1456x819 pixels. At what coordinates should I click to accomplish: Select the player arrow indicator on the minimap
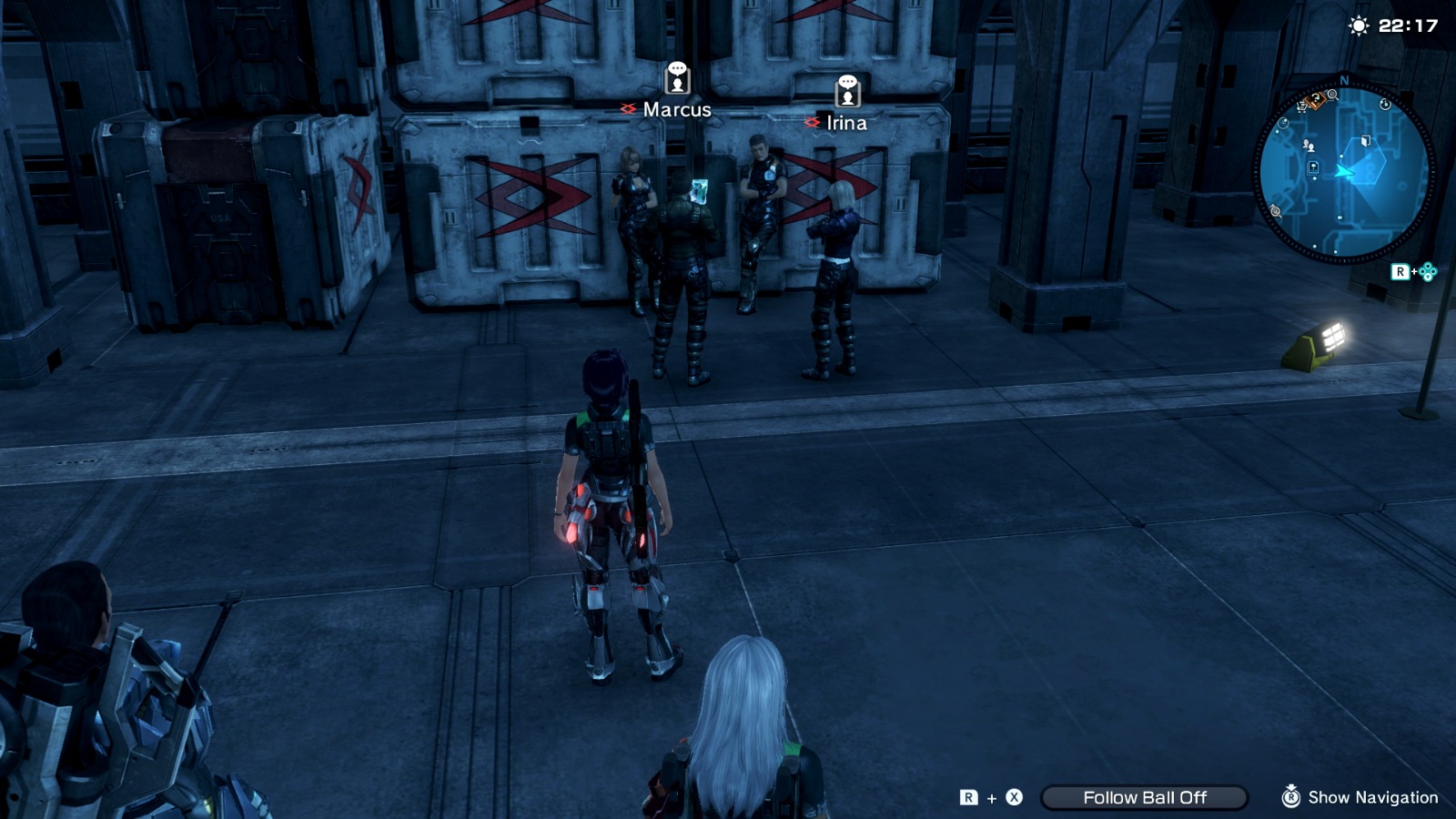(1344, 171)
